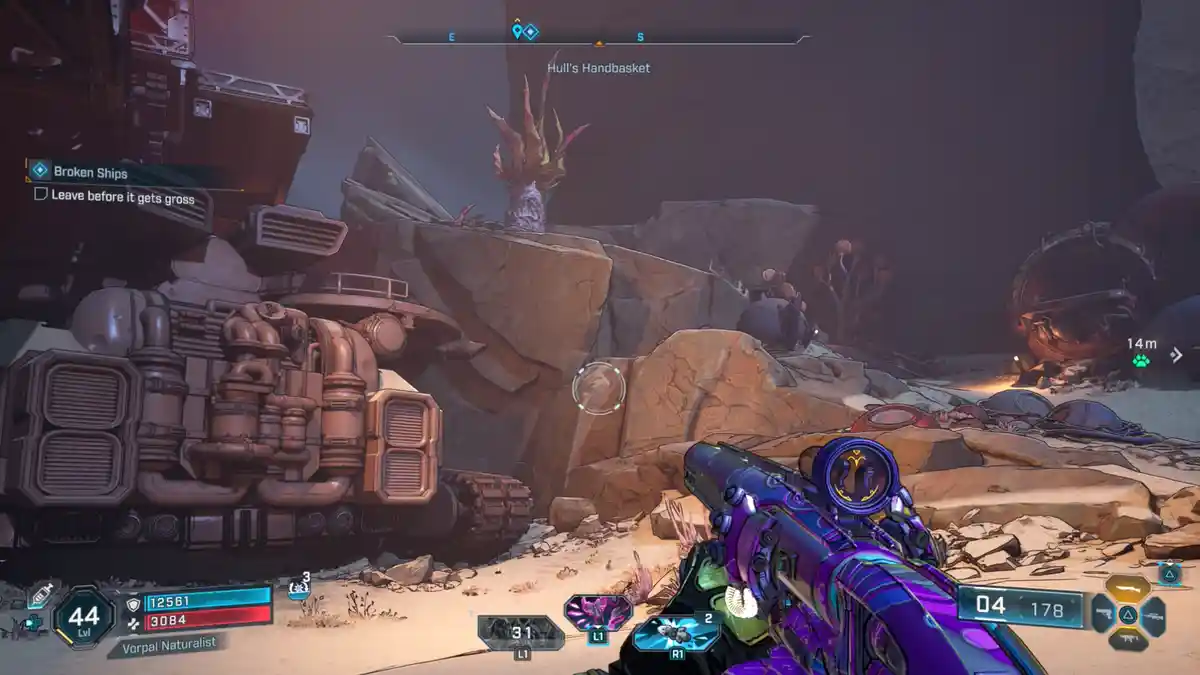Image resolution: width=1200 pixels, height=675 pixels.
Task: Click the status icon with counter 3
Action: pyautogui.click(x=299, y=586)
